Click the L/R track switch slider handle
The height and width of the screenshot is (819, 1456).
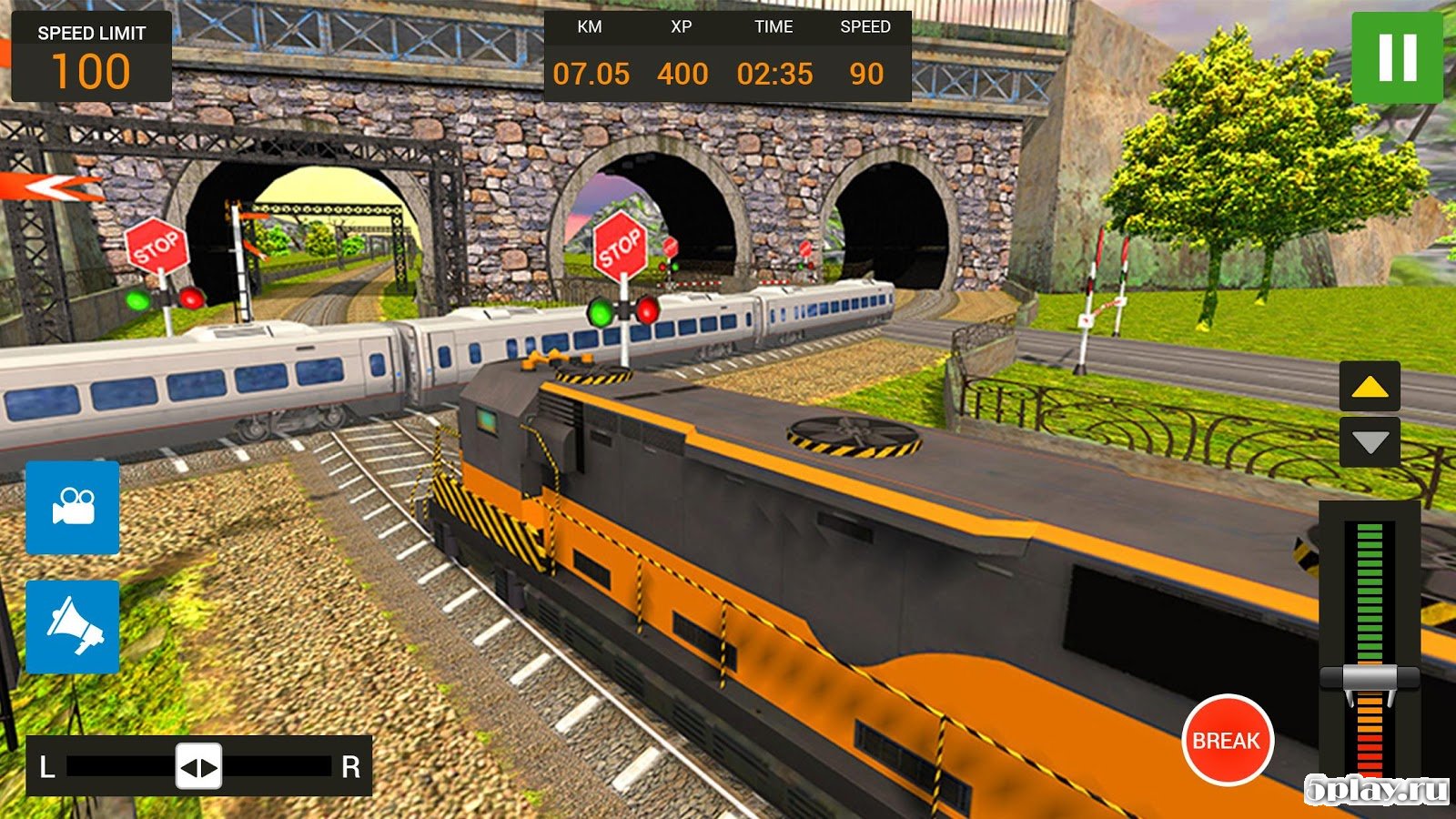pyautogui.click(x=198, y=767)
